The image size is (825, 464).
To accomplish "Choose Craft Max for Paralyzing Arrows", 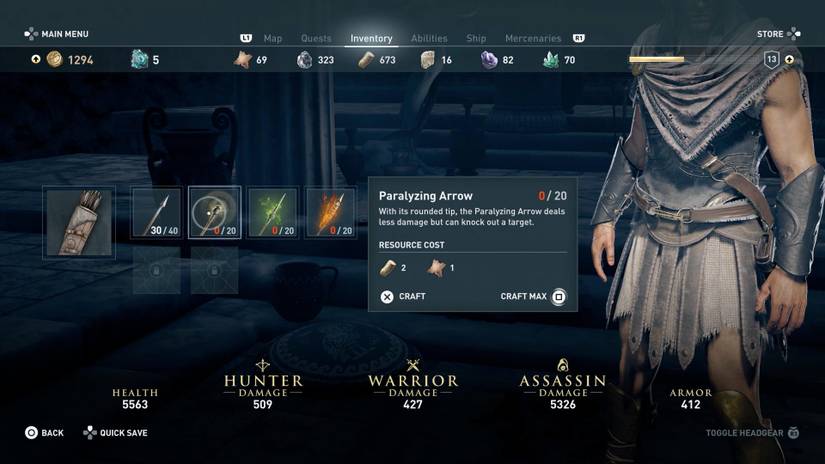I will pos(533,297).
